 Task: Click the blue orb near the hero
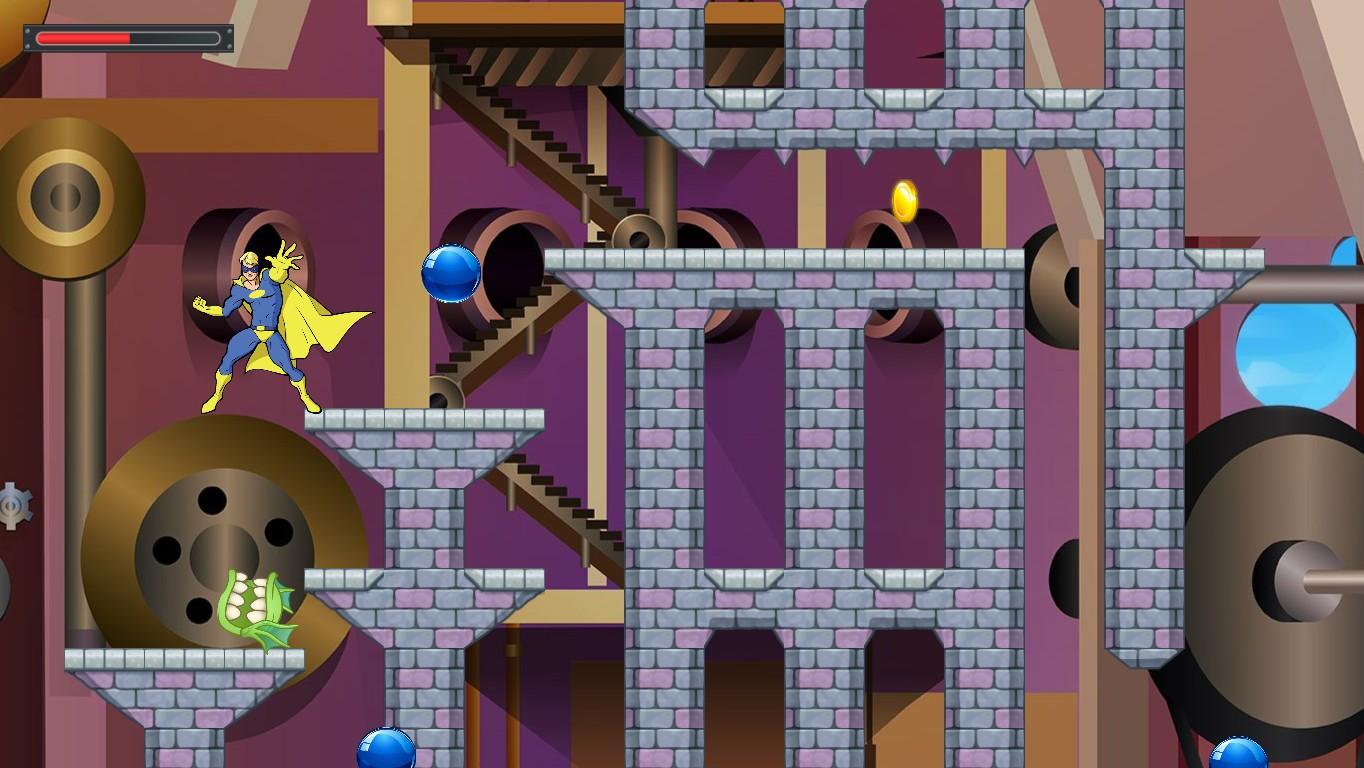point(452,275)
